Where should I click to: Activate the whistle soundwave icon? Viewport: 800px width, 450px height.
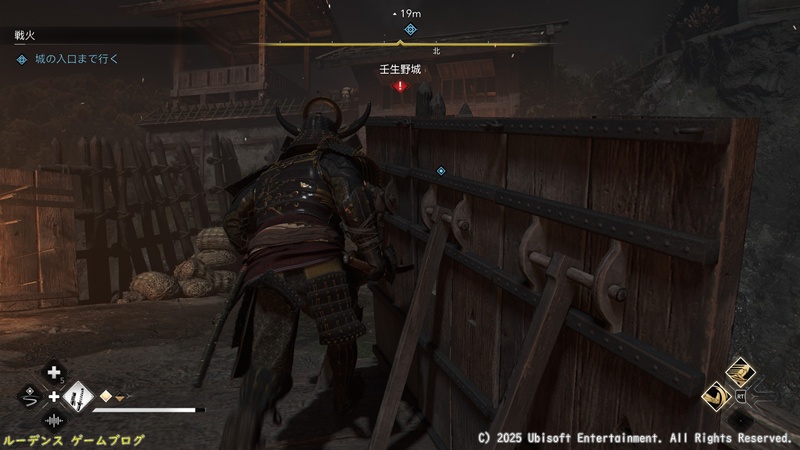point(53,421)
